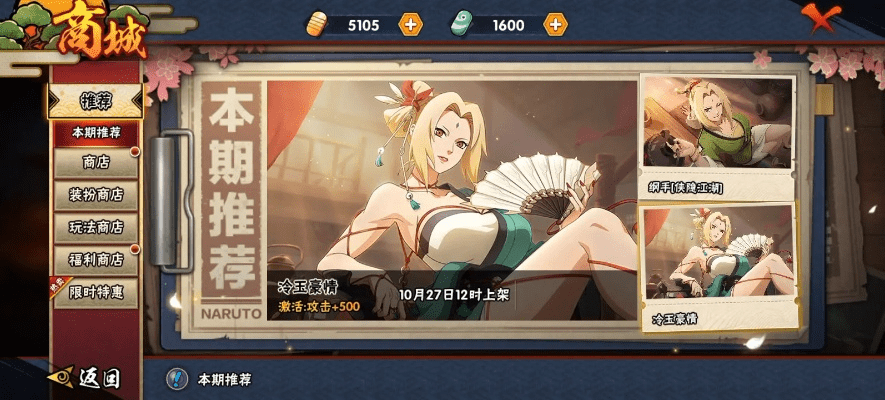Viewport: 885px width, 400px height.
Task: Add more gold coins with plus button
Action: [x=410, y=25]
